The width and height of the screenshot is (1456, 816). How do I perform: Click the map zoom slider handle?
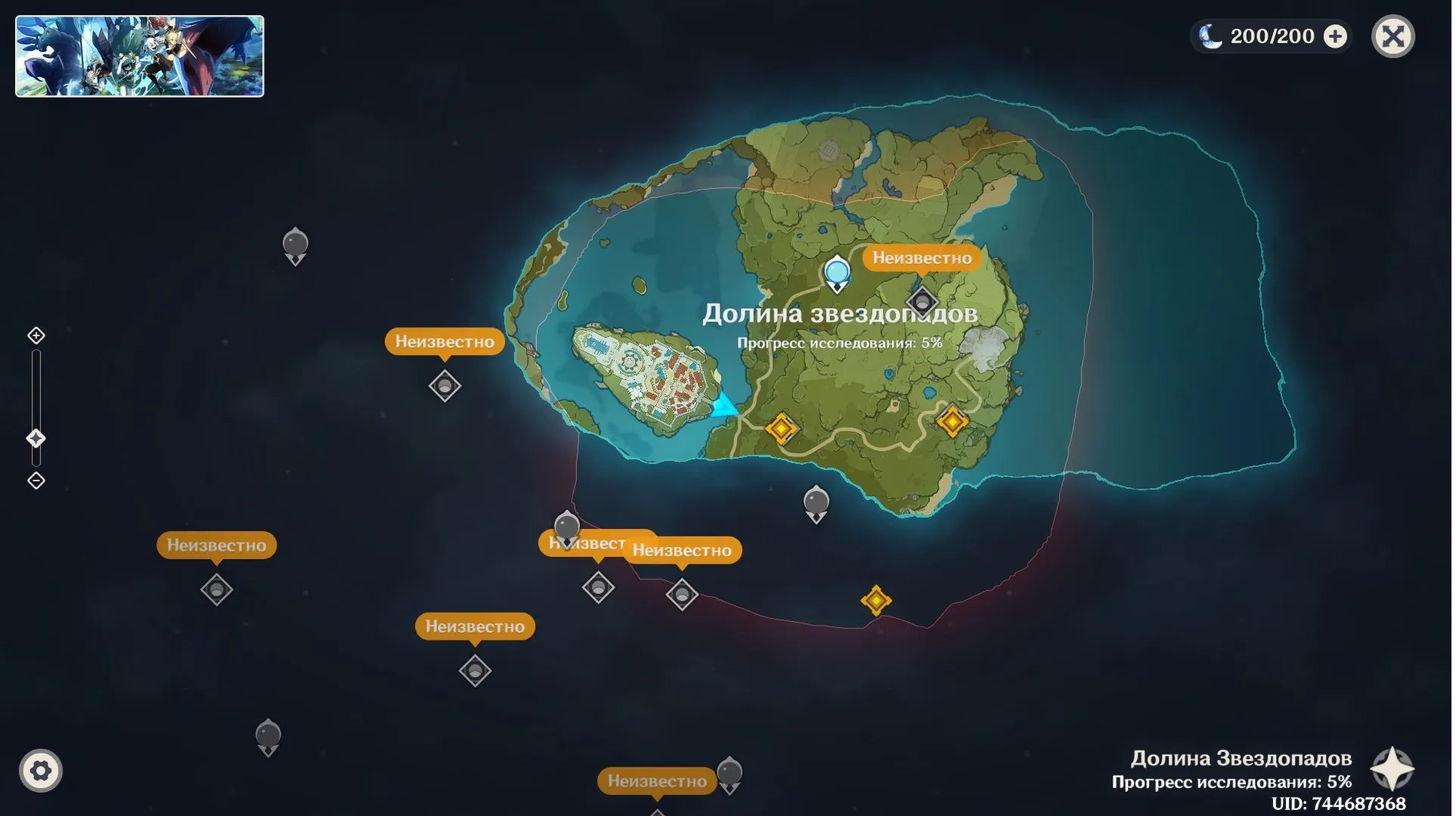pyautogui.click(x=36, y=438)
